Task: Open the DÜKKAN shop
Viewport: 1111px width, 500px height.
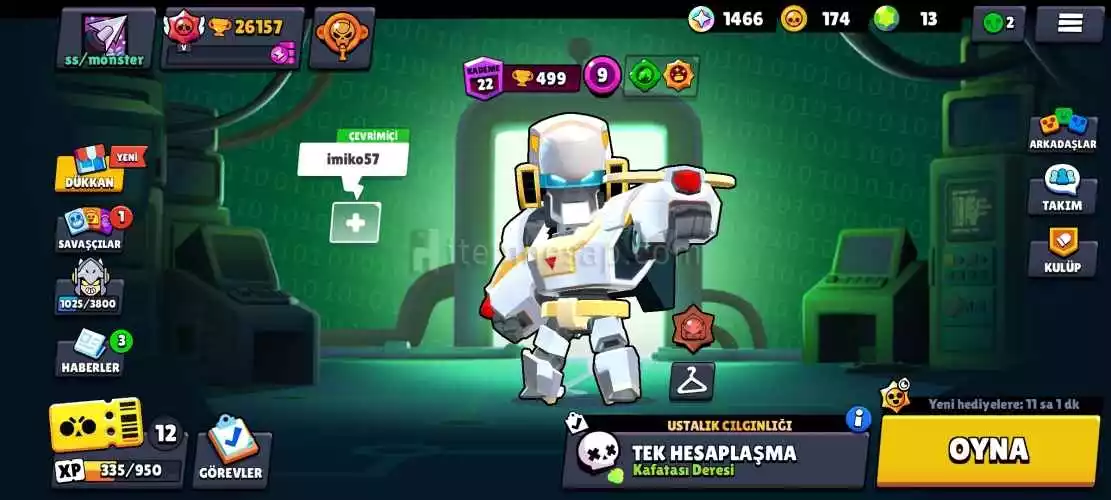Action: (x=90, y=170)
